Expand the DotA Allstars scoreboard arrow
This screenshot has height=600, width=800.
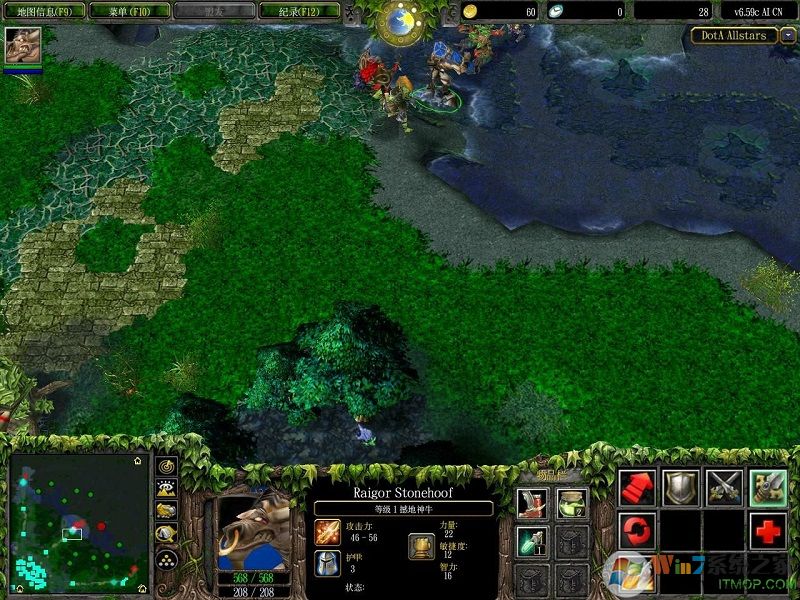coord(789,35)
